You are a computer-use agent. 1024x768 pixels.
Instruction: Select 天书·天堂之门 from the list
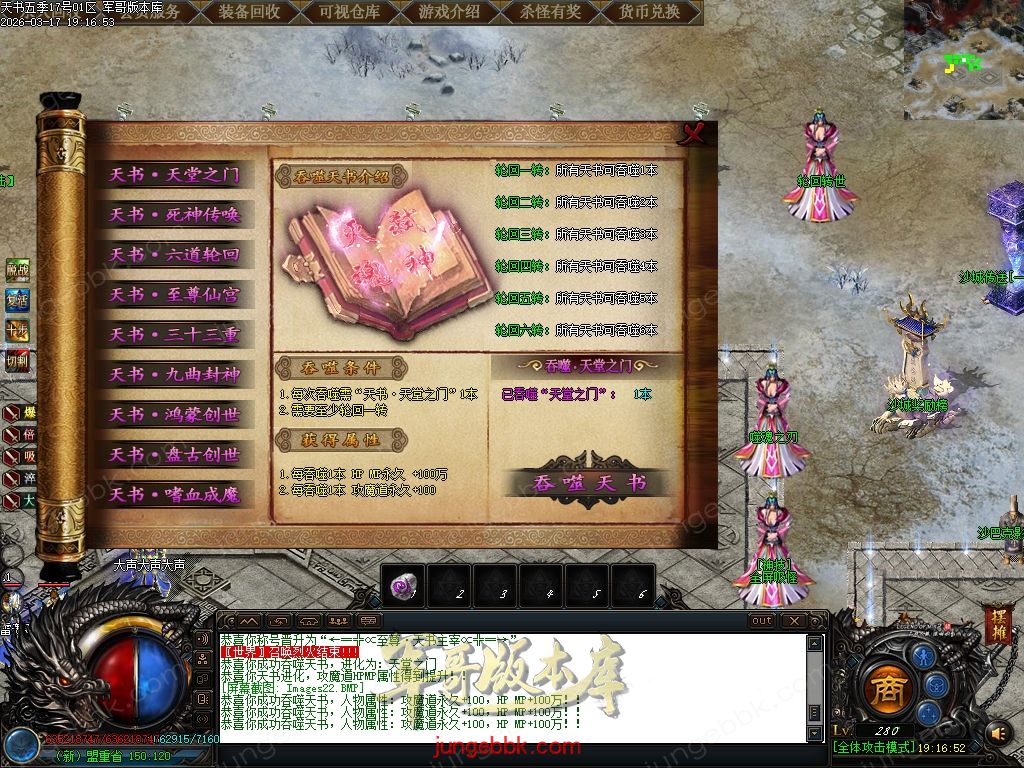pos(174,175)
